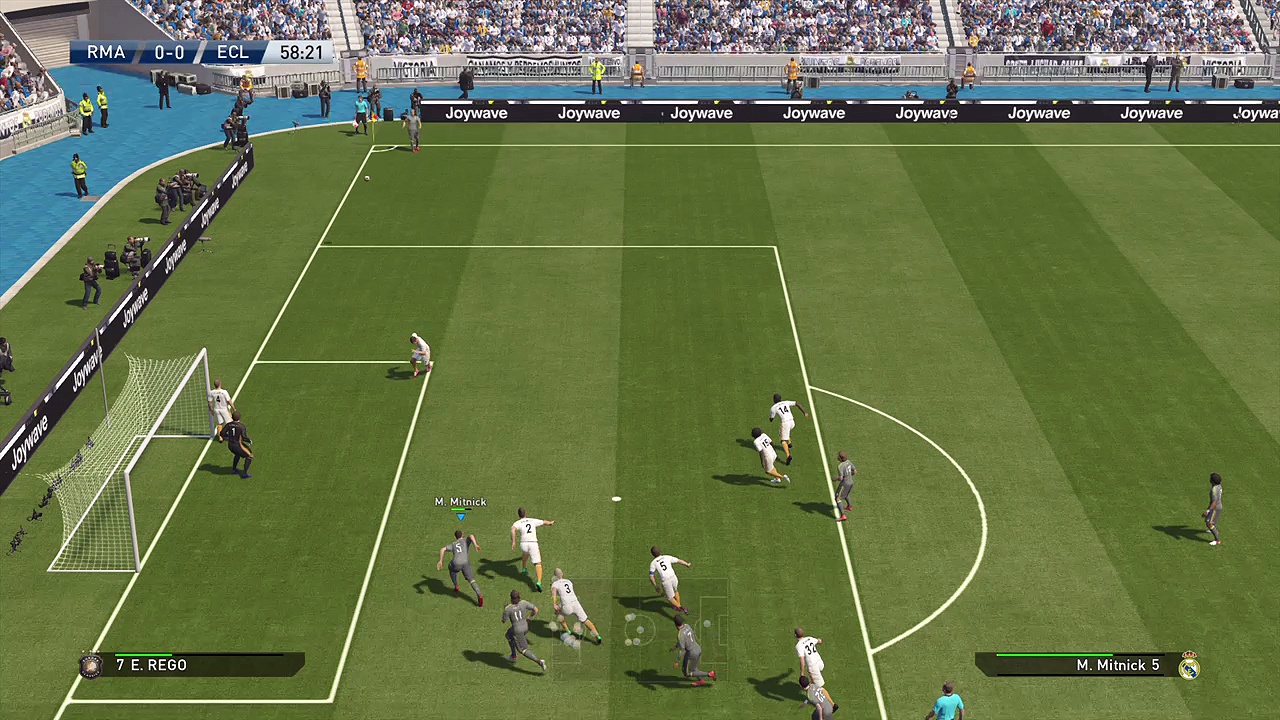Viewport: 1280px width, 720px height.
Task: Click the club crest beside E. Rego
Action: [x=92, y=666]
